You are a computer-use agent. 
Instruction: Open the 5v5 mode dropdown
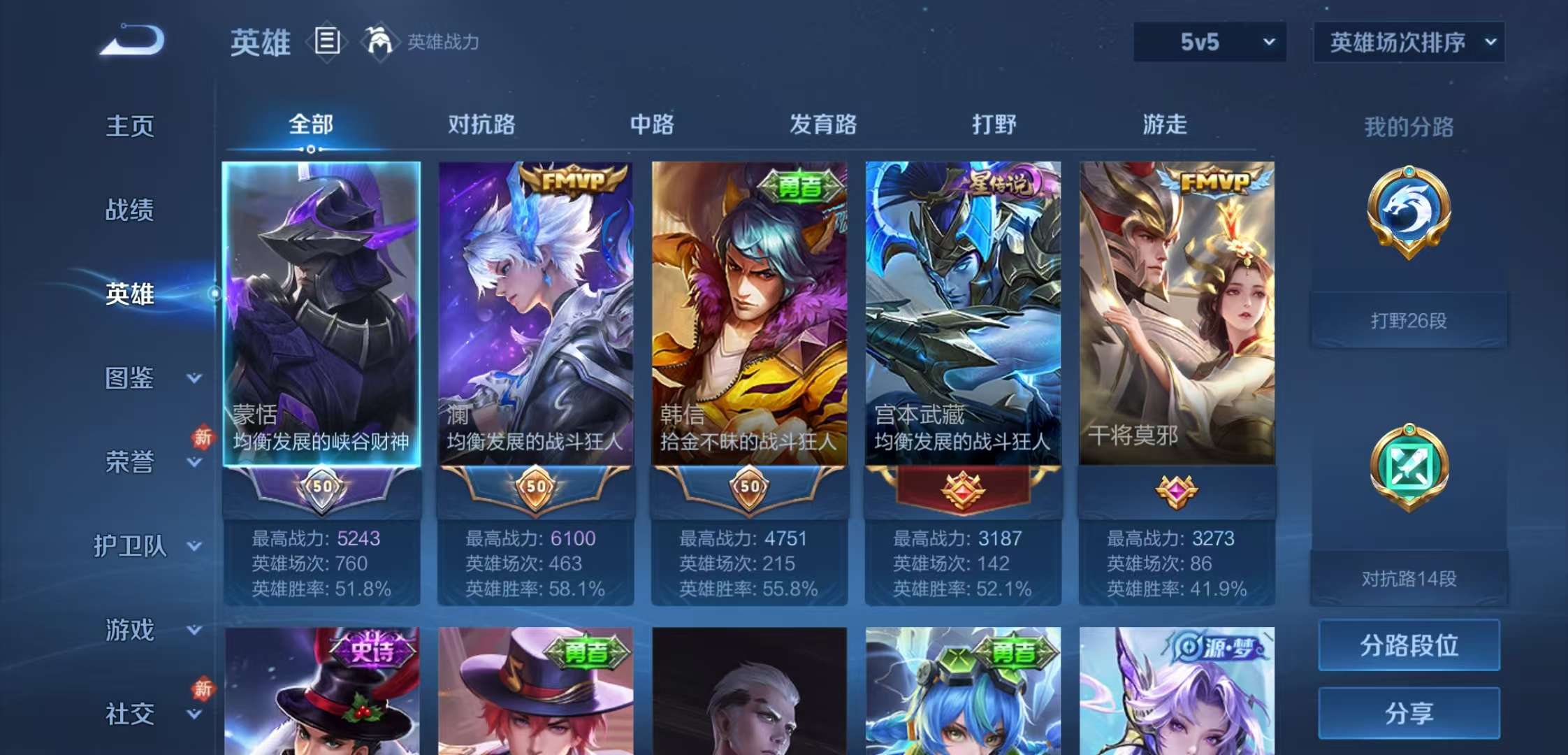(x=1208, y=42)
